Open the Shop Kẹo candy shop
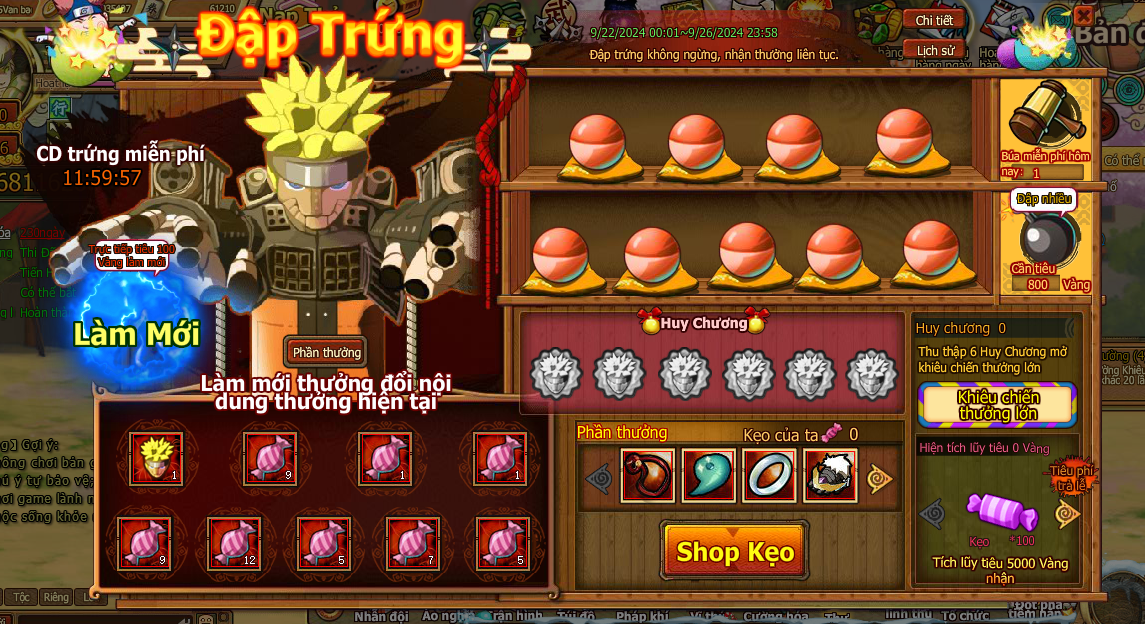 coord(735,551)
